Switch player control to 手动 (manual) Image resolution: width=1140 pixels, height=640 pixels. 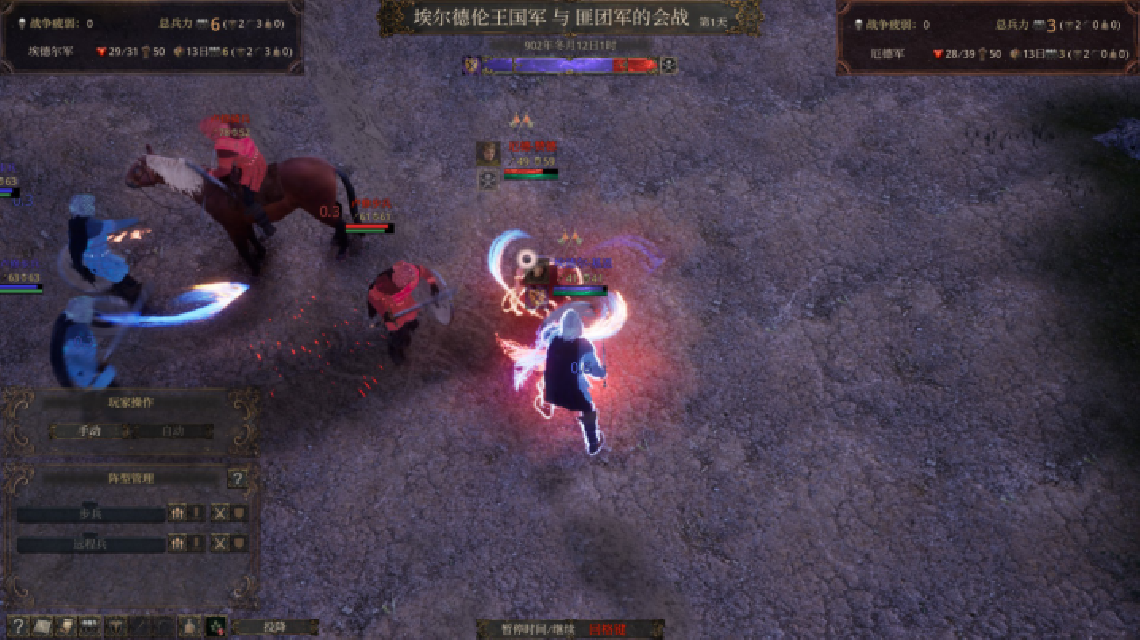[x=90, y=431]
